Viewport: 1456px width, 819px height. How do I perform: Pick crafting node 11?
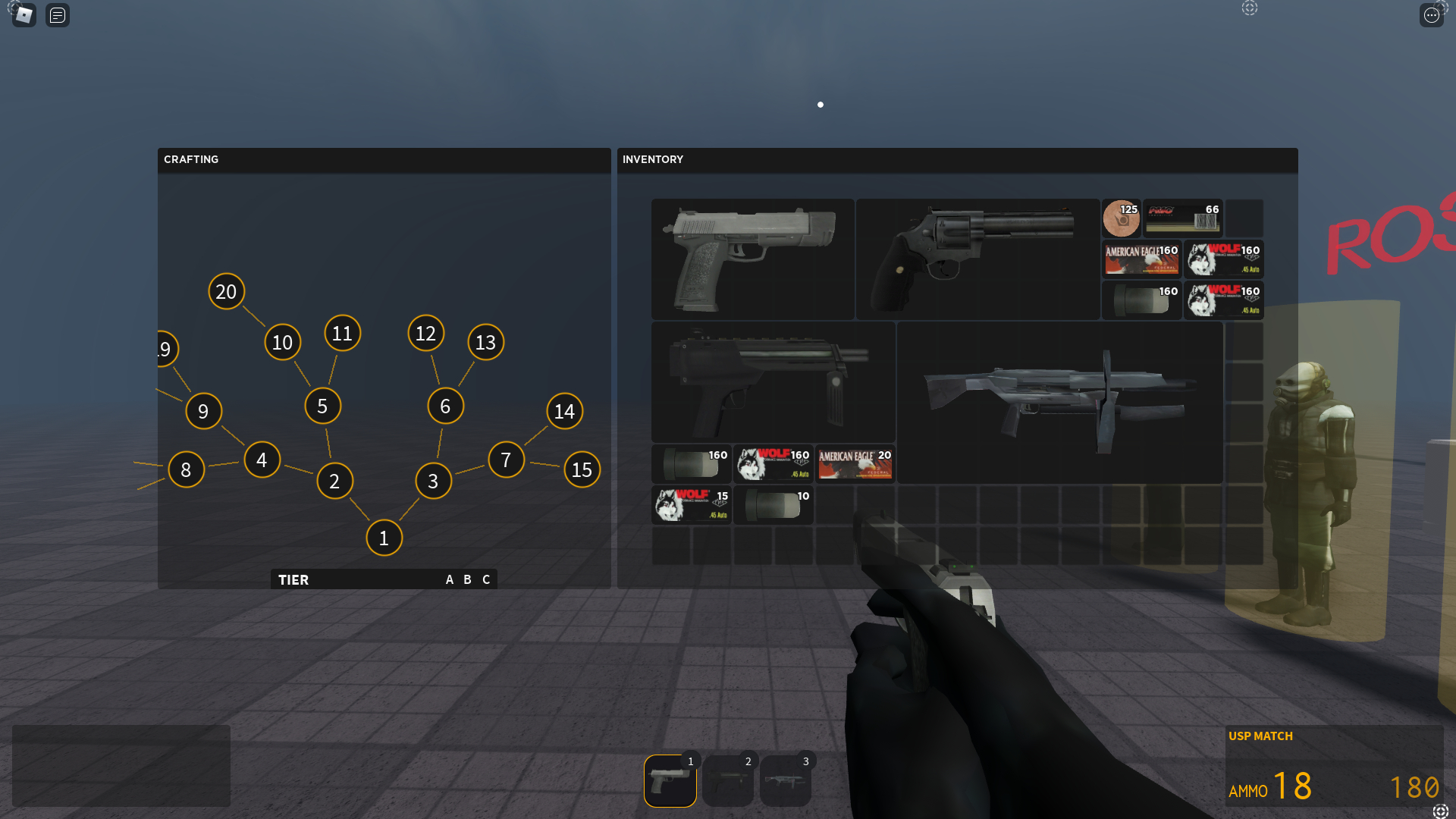tap(342, 333)
